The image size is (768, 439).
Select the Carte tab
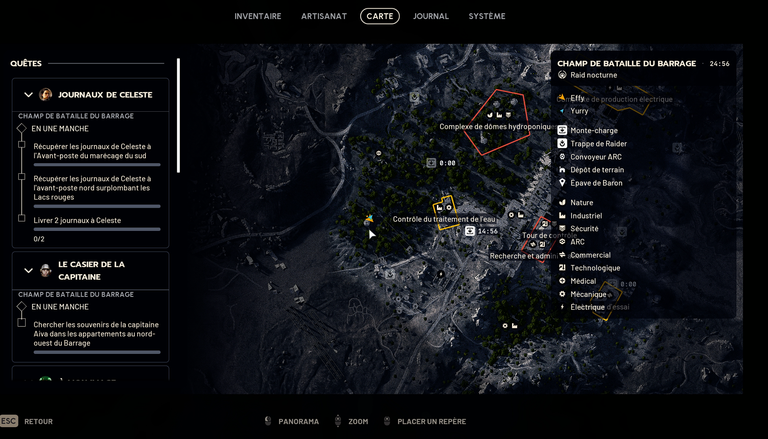(380, 16)
